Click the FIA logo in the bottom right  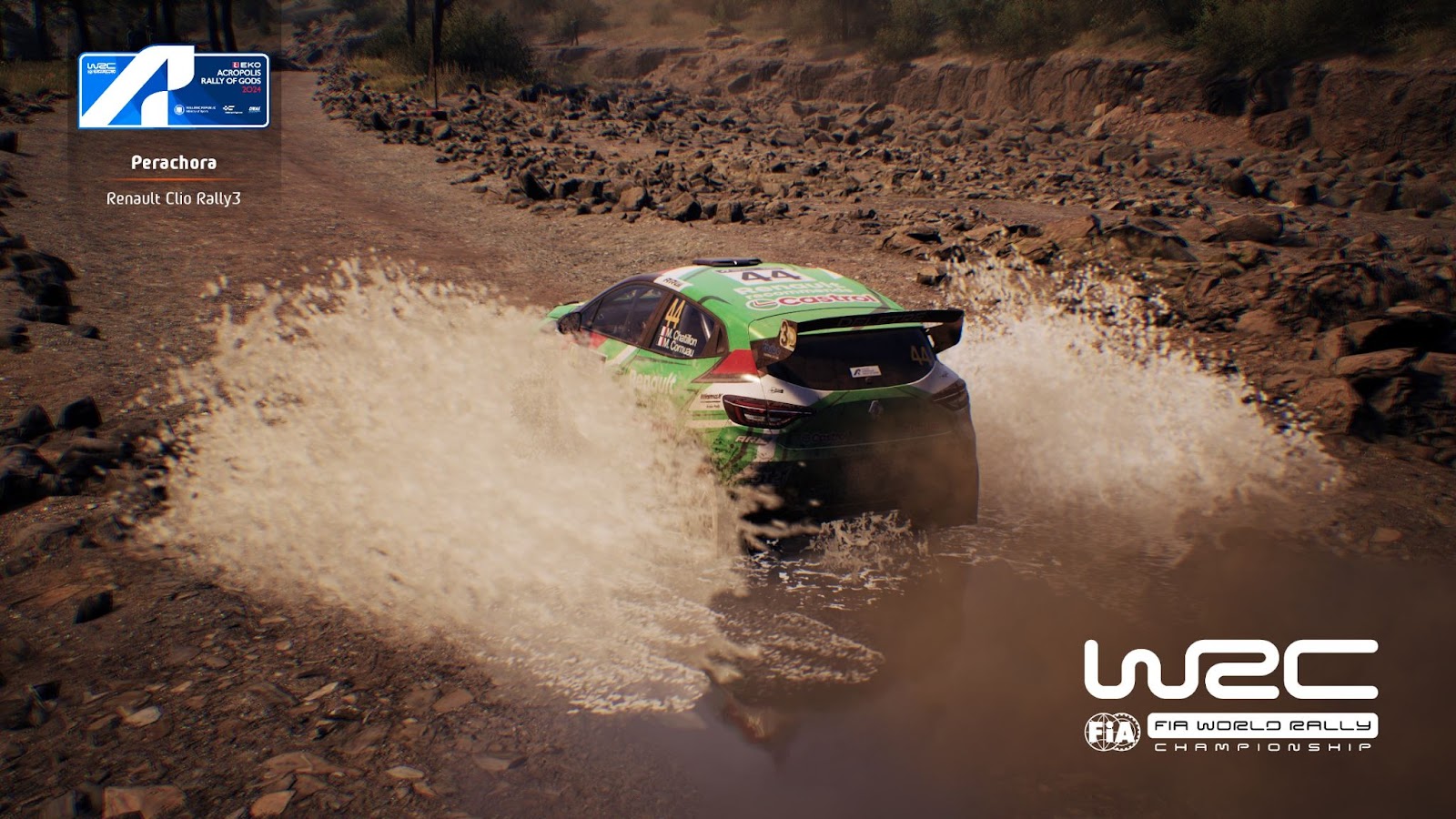coord(1112,731)
